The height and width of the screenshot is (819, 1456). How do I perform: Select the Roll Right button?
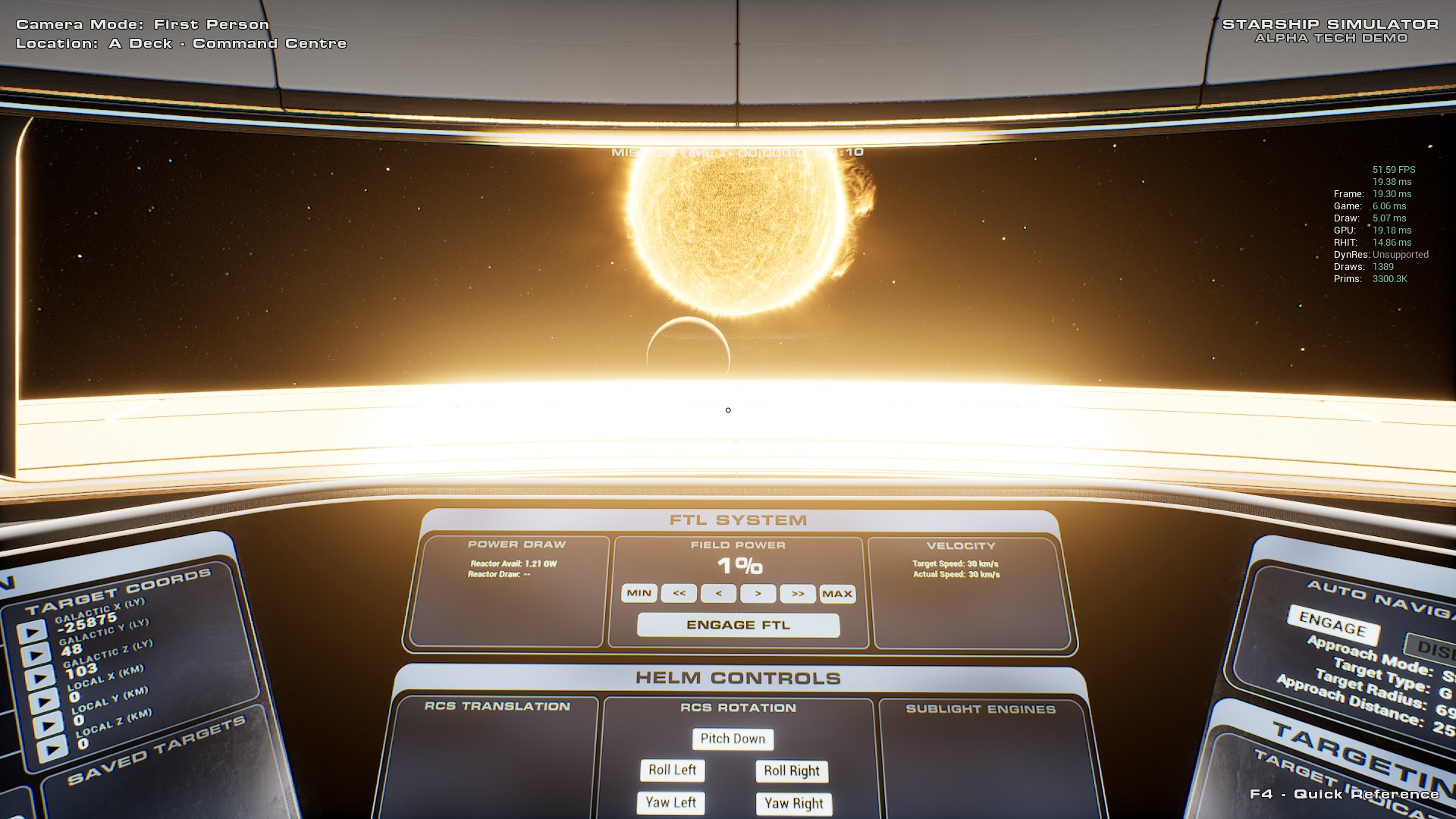[792, 771]
